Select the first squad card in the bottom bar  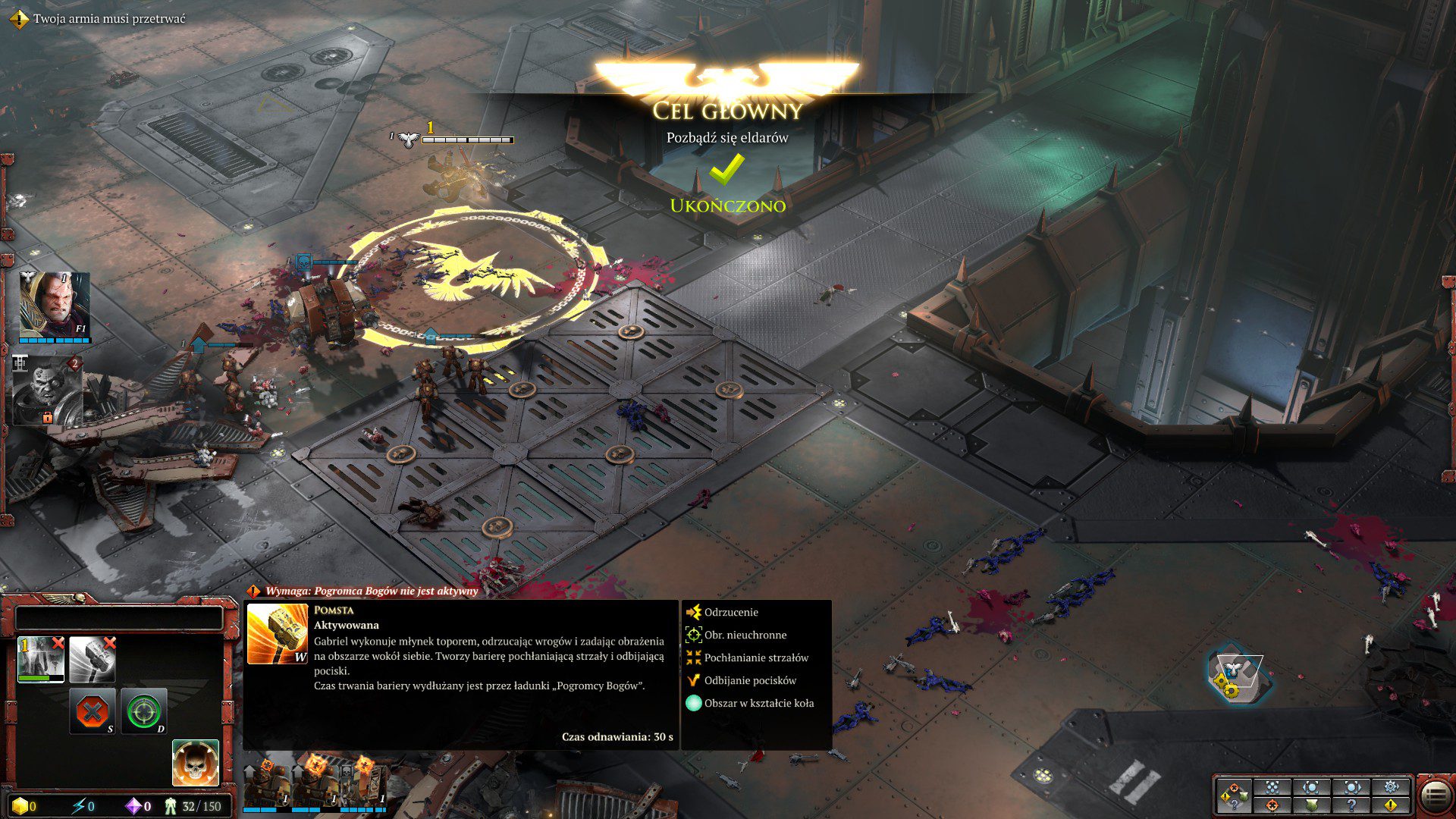(267, 785)
